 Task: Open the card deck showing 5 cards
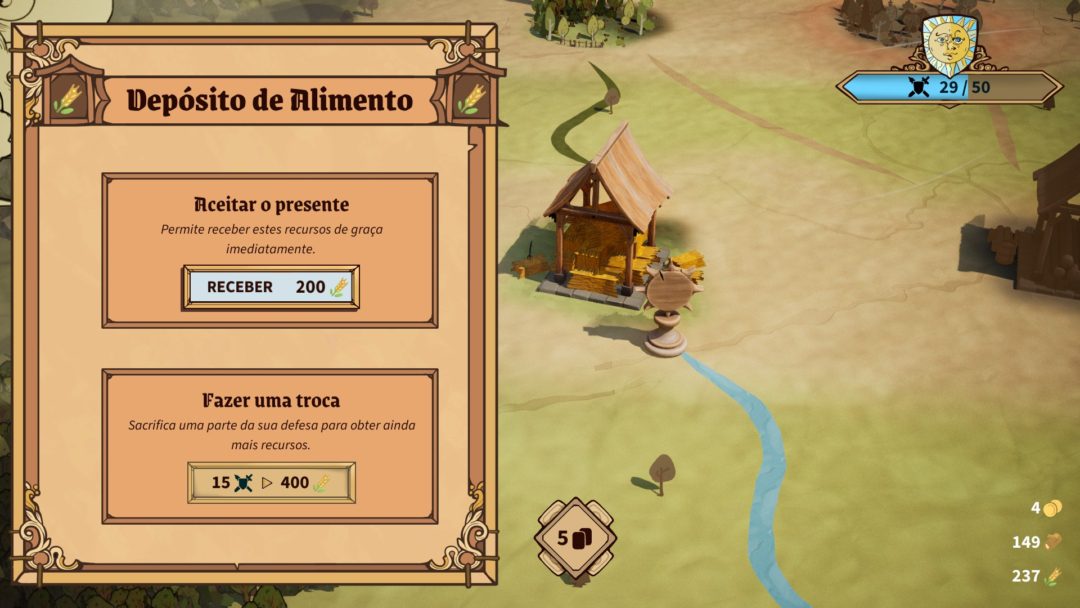(575, 538)
